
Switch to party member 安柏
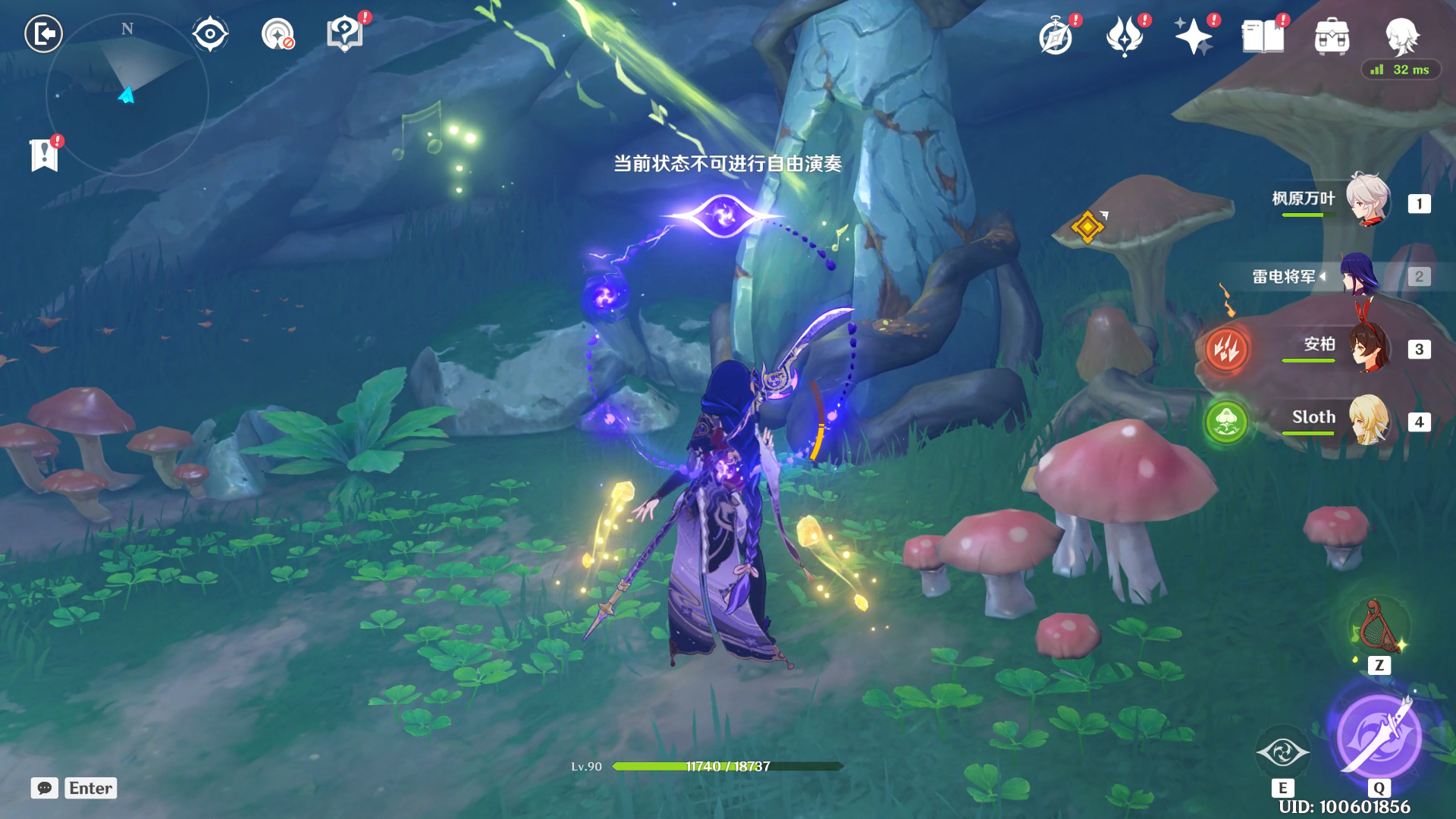pos(1367,347)
